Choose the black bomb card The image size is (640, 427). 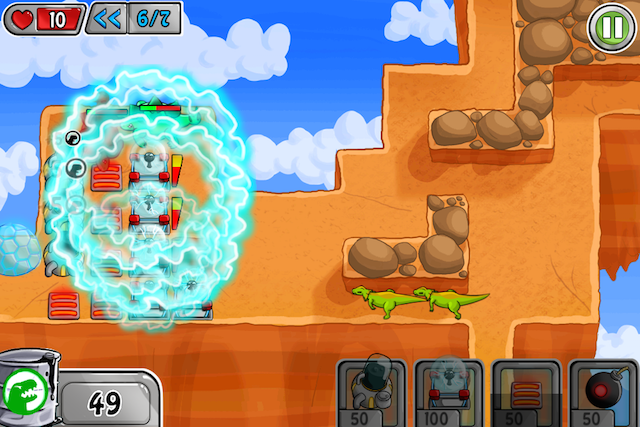tap(604, 392)
